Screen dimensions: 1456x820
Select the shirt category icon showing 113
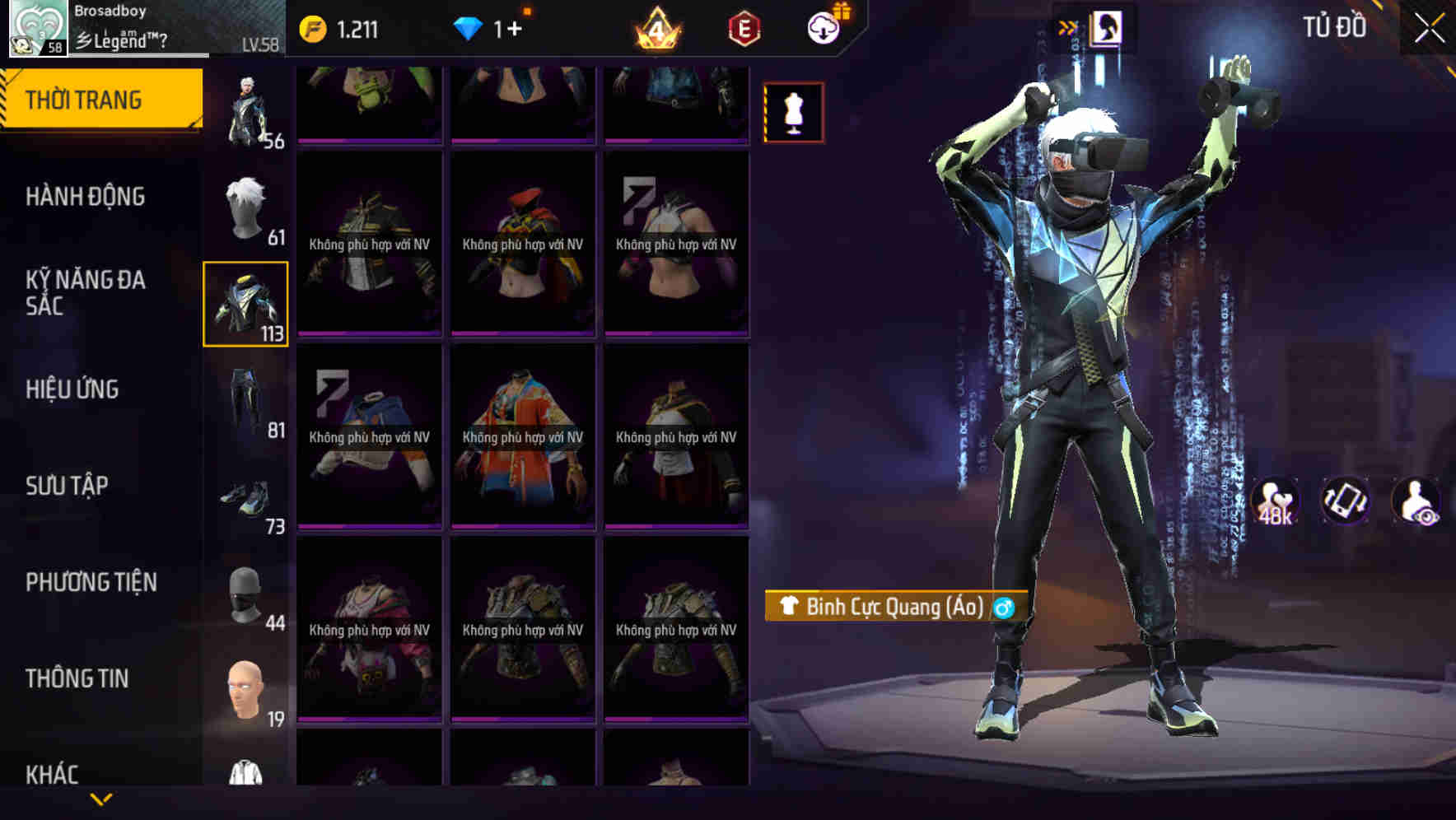pos(245,301)
